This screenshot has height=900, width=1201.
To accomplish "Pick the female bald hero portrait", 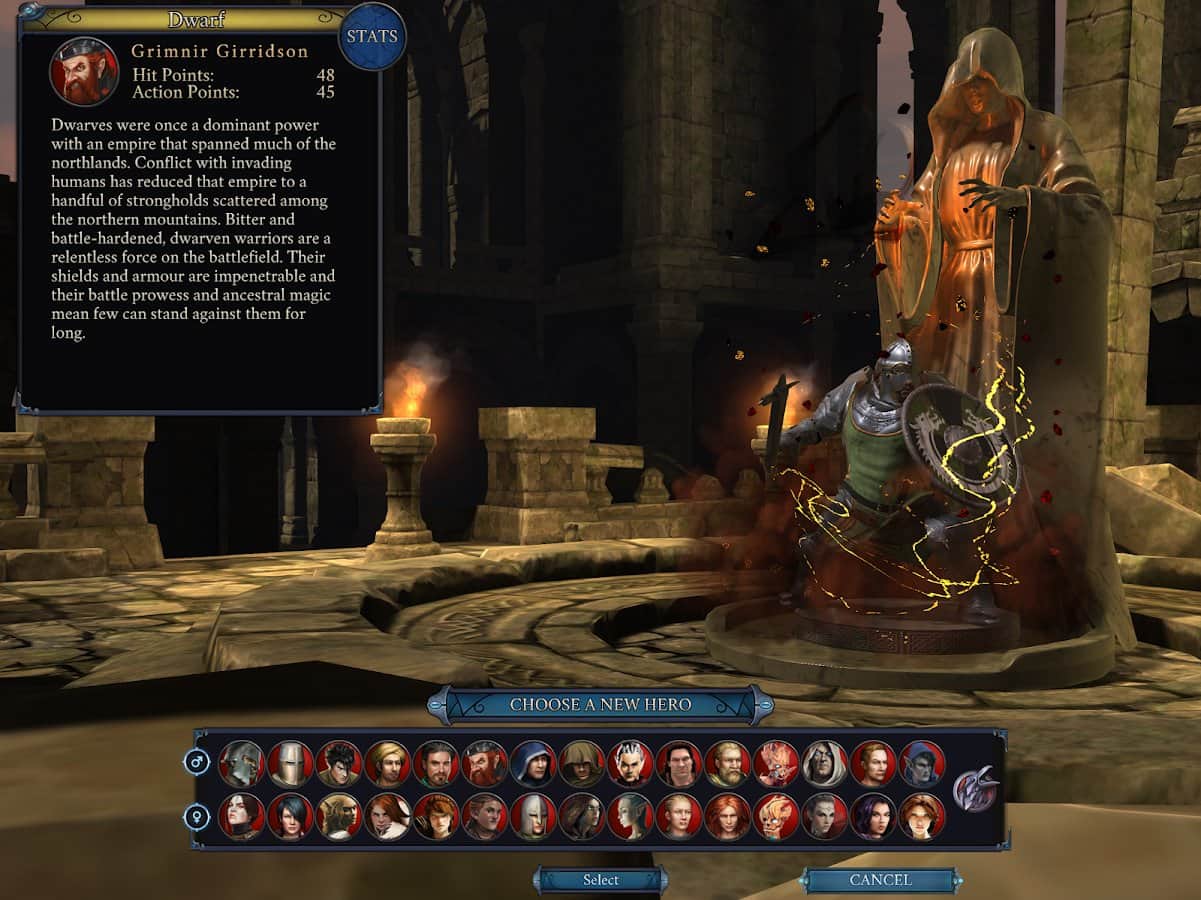I will (x=679, y=816).
